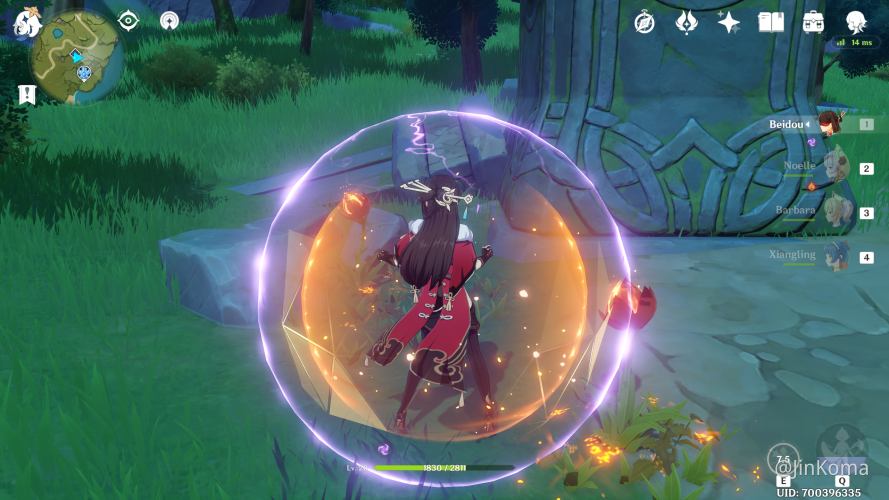Viewport: 889px width, 500px height.
Task: Open the Paimon menu
Action: tap(25, 21)
